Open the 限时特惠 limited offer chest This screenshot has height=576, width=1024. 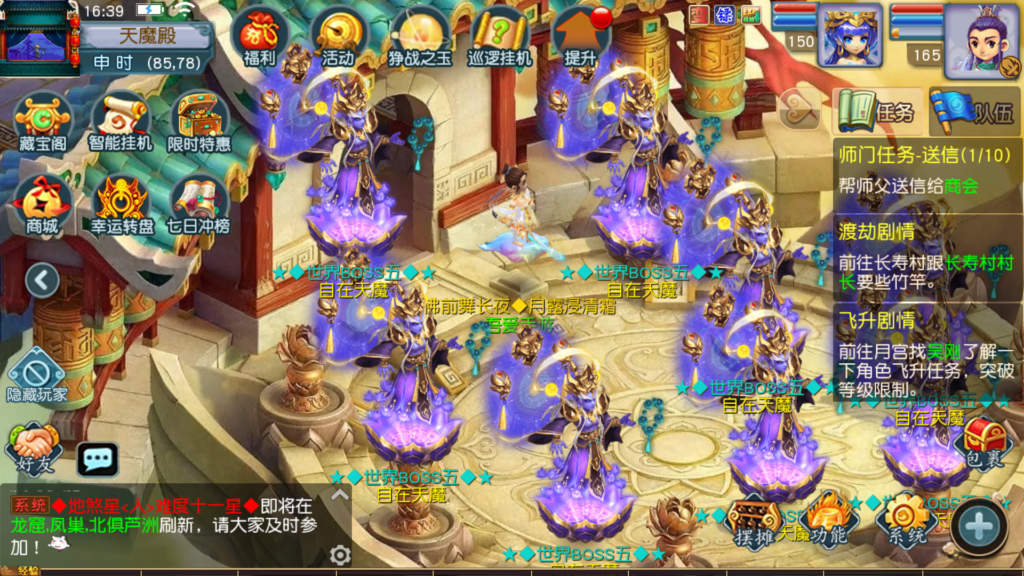[x=199, y=122]
